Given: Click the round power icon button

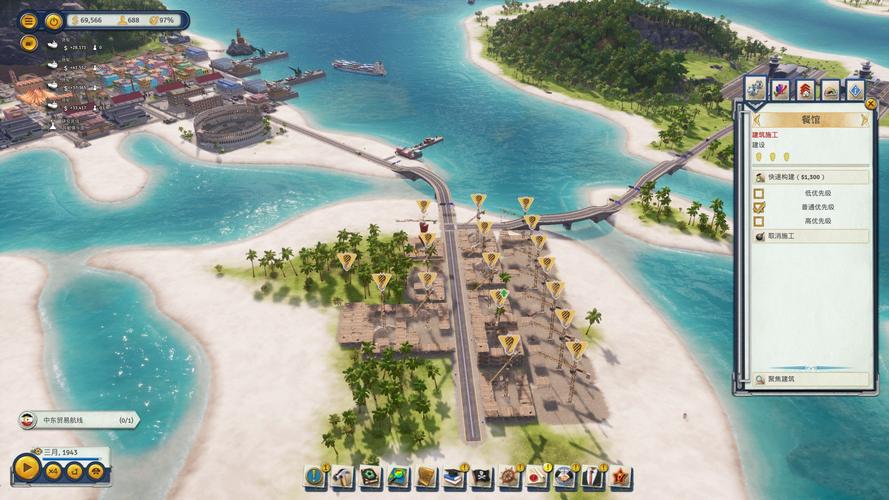Looking at the screenshot, I should tap(54, 21).
